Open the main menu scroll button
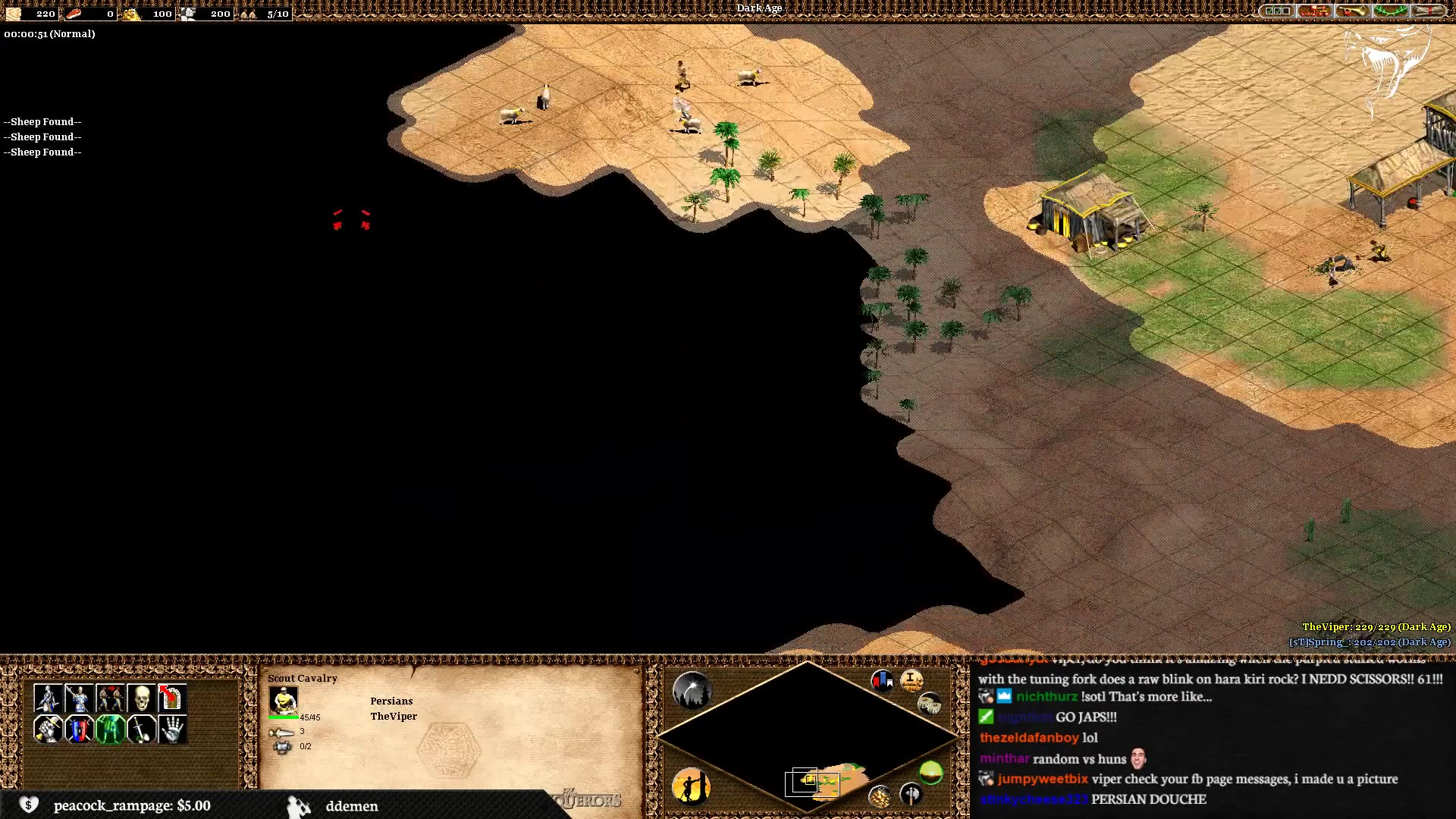The height and width of the screenshot is (819, 1456). pos(1427,11)
